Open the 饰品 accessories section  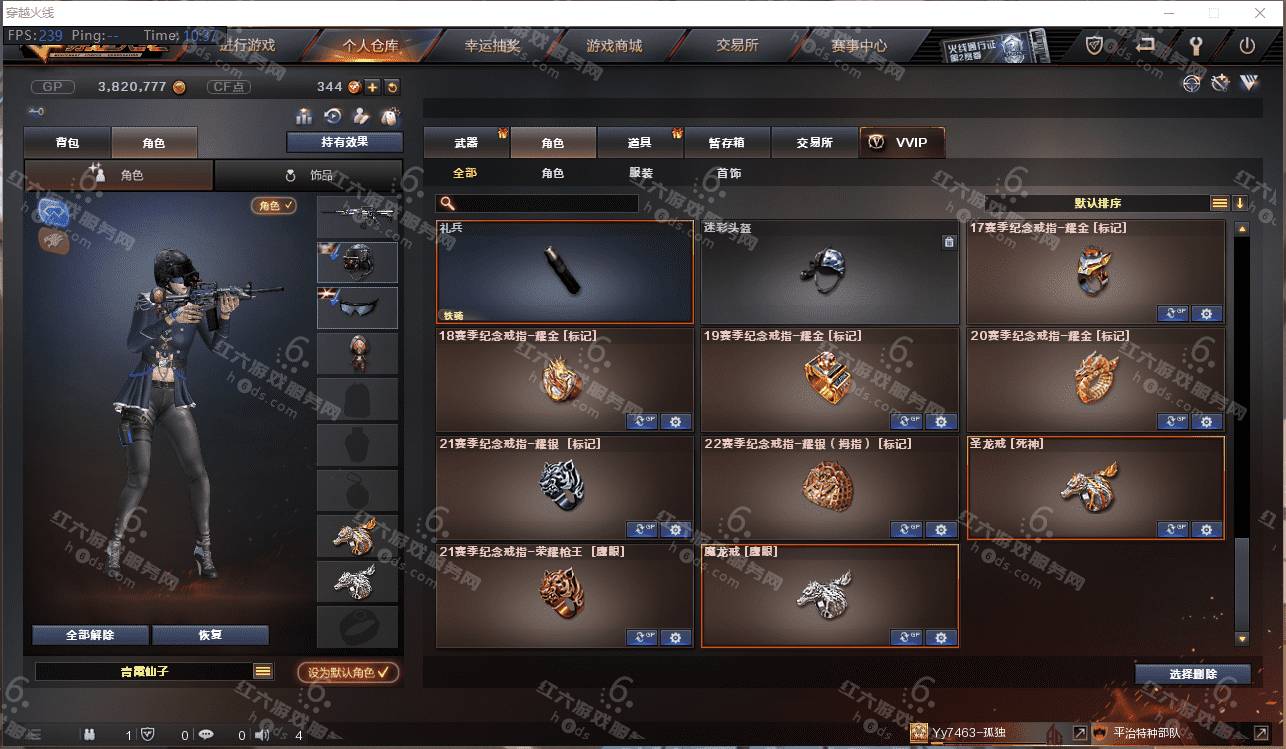[309, 175]
